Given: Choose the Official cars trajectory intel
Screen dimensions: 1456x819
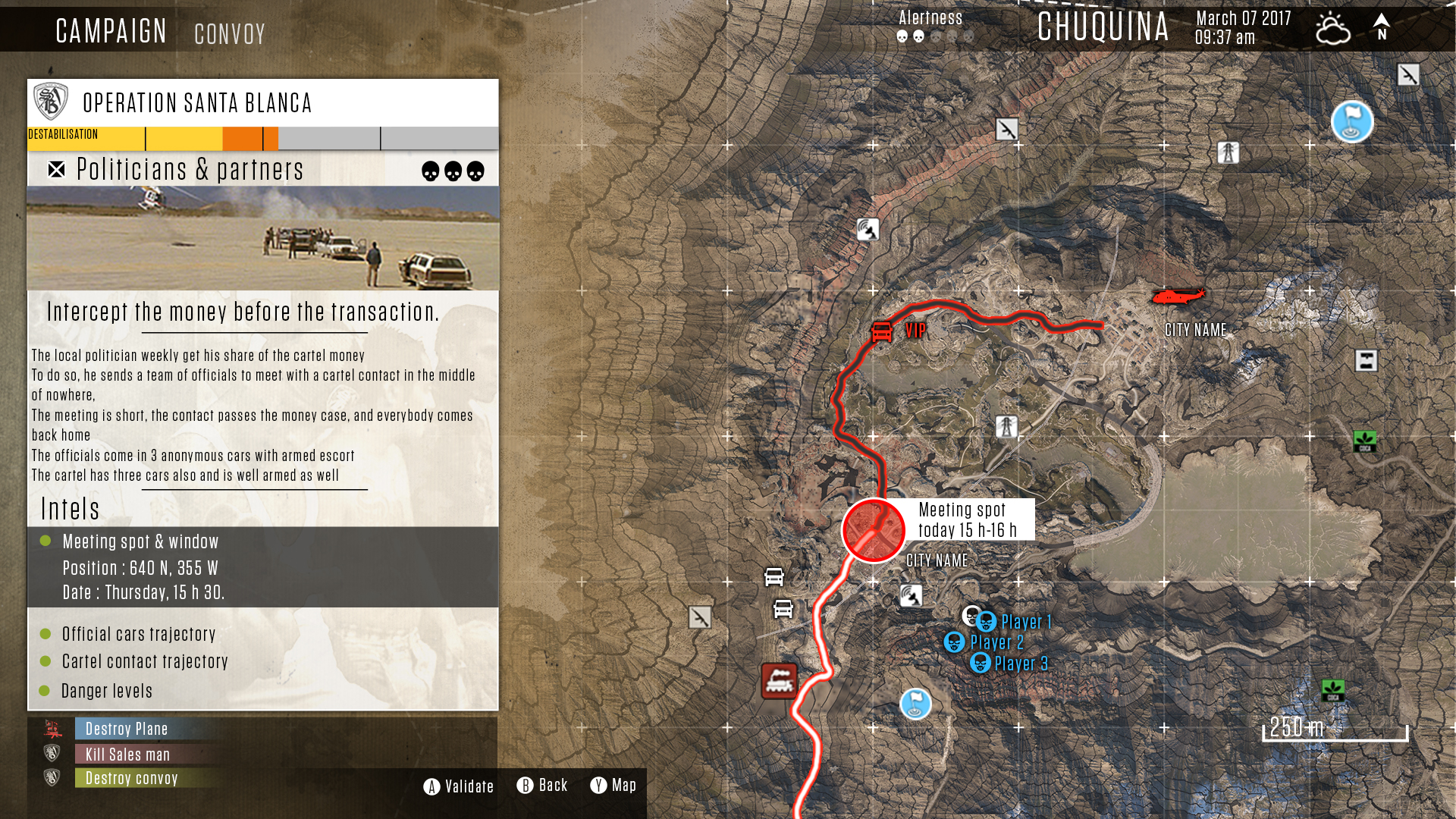Looking at the screenshot, I should coord(139,634).
